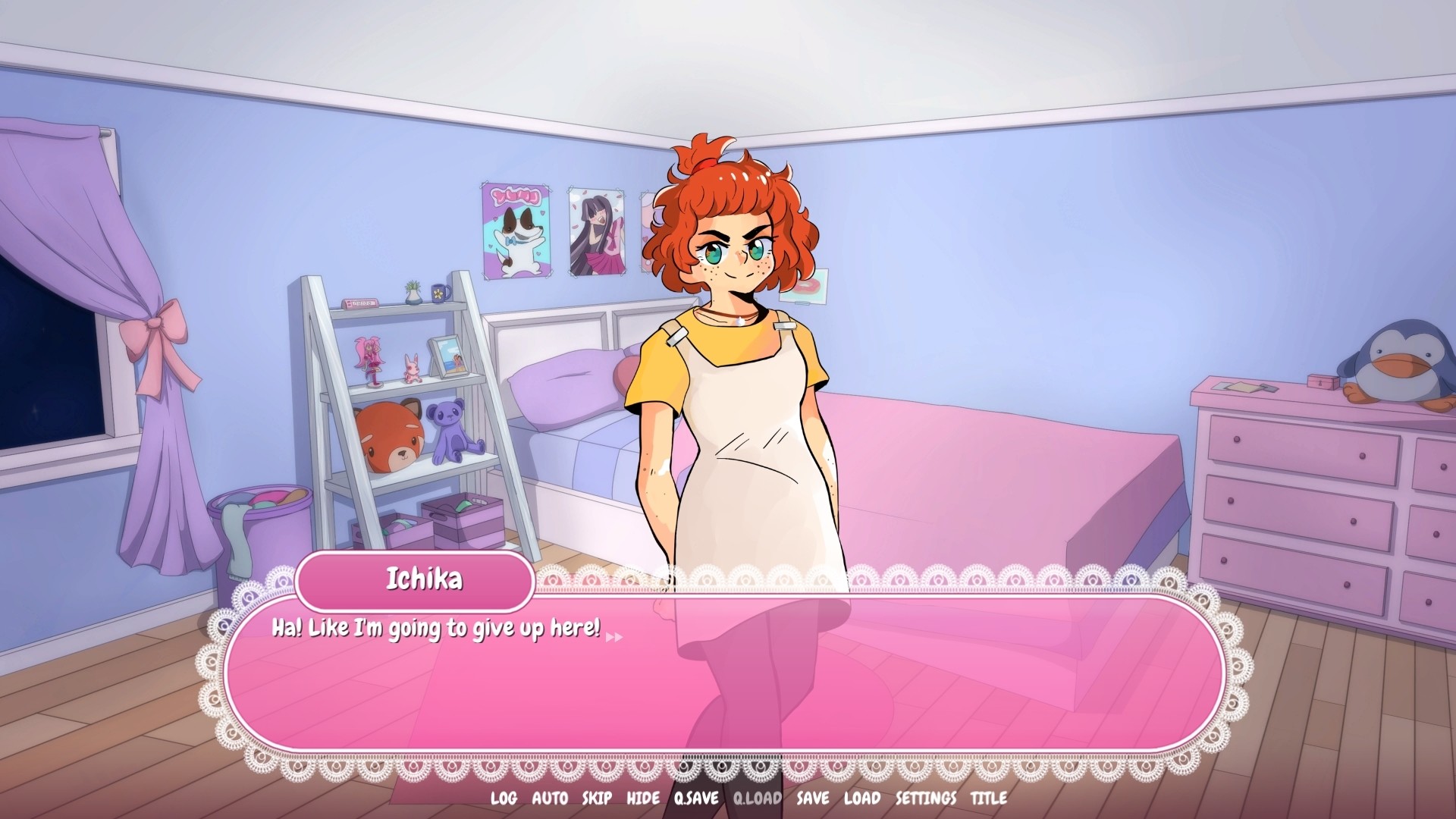Click the penguin plush on the dresser

(1395, 364)
